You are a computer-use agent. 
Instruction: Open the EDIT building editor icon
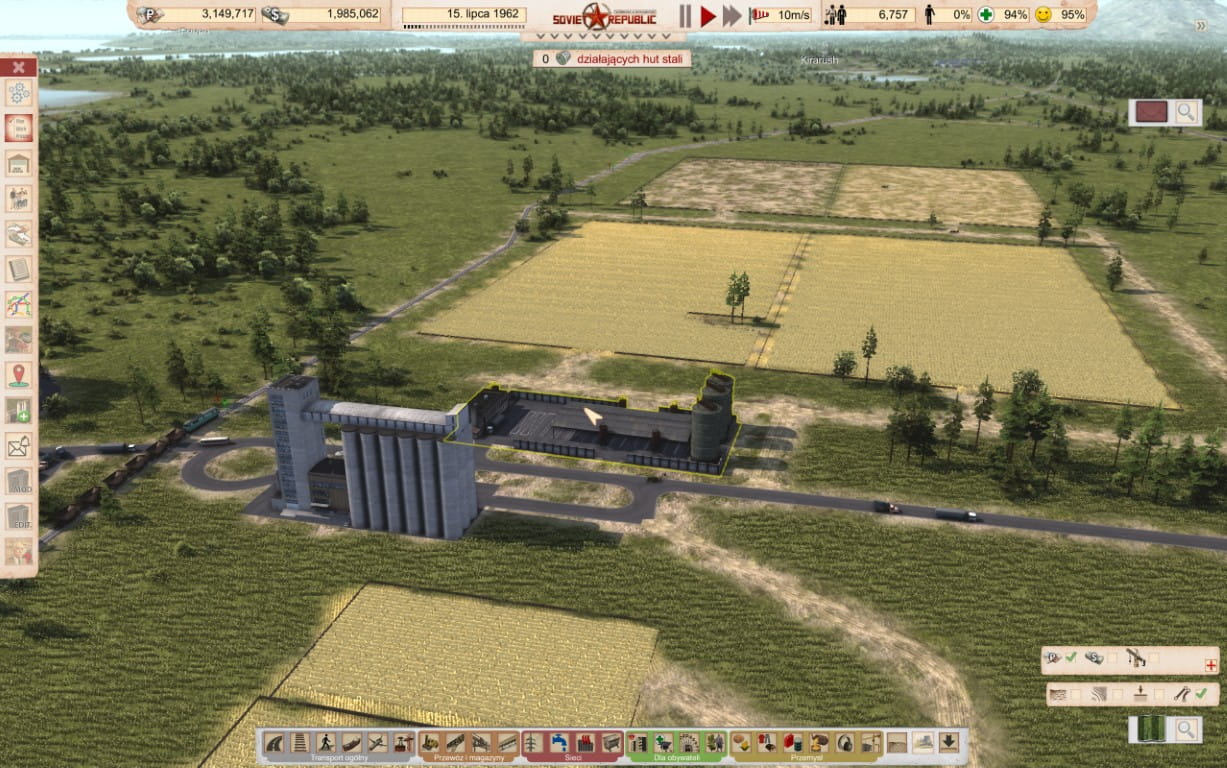coord(18,516)
